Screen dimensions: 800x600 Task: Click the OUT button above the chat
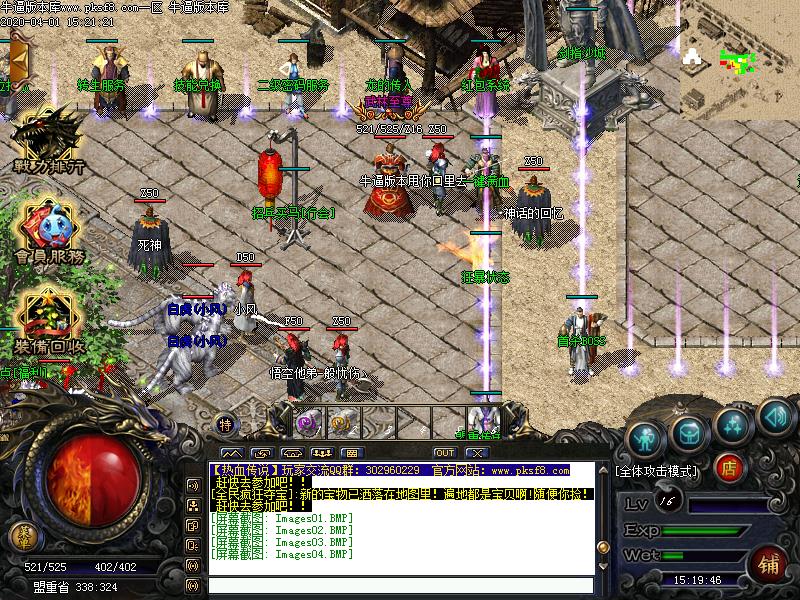pos(444,453)
